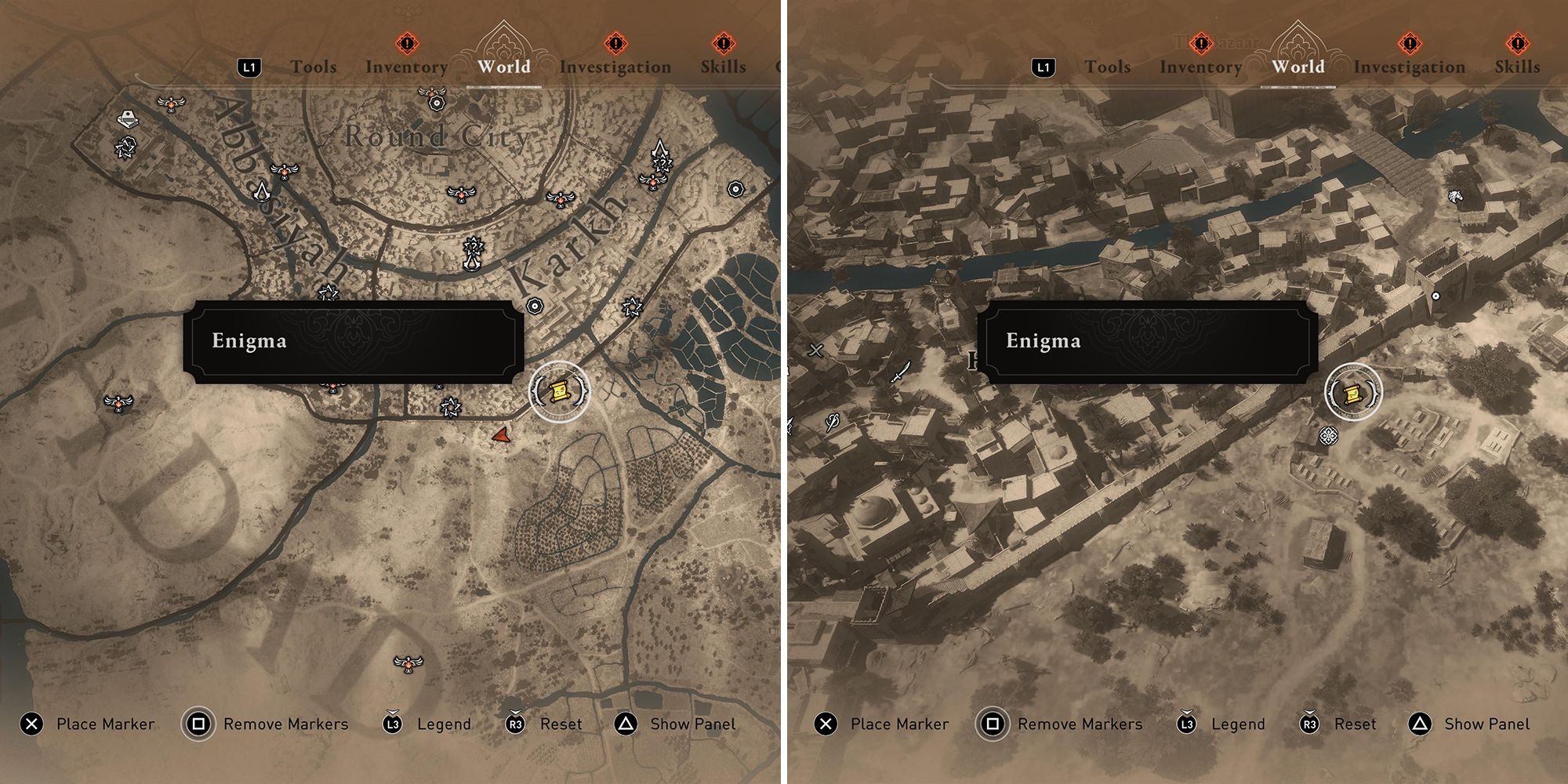
Task: Click the Assassin Bureau emblem in Abbasiyah
Action: click(x=263, y=194)
